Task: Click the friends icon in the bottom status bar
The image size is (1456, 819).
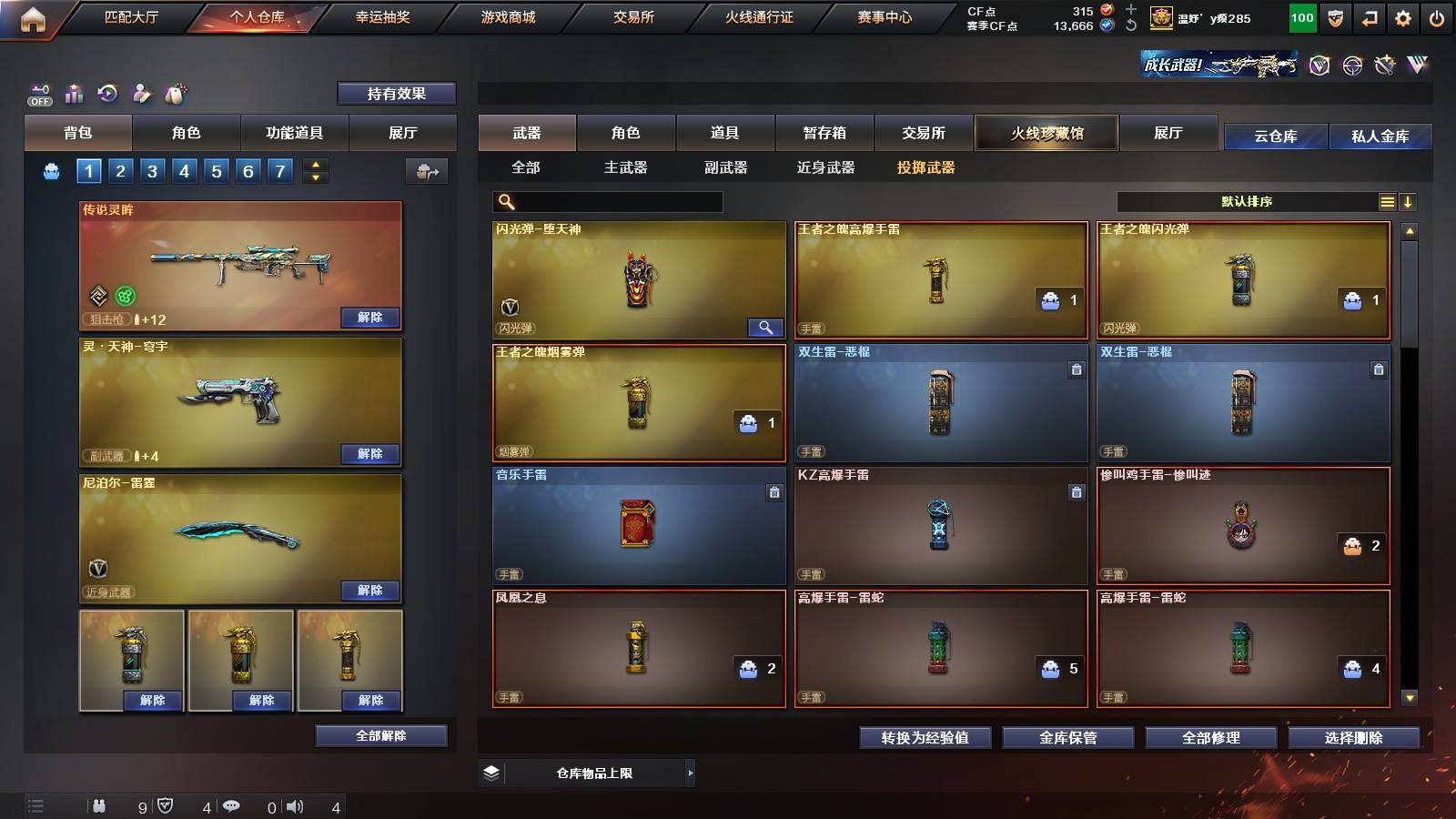Action: [x=98, y=806]
